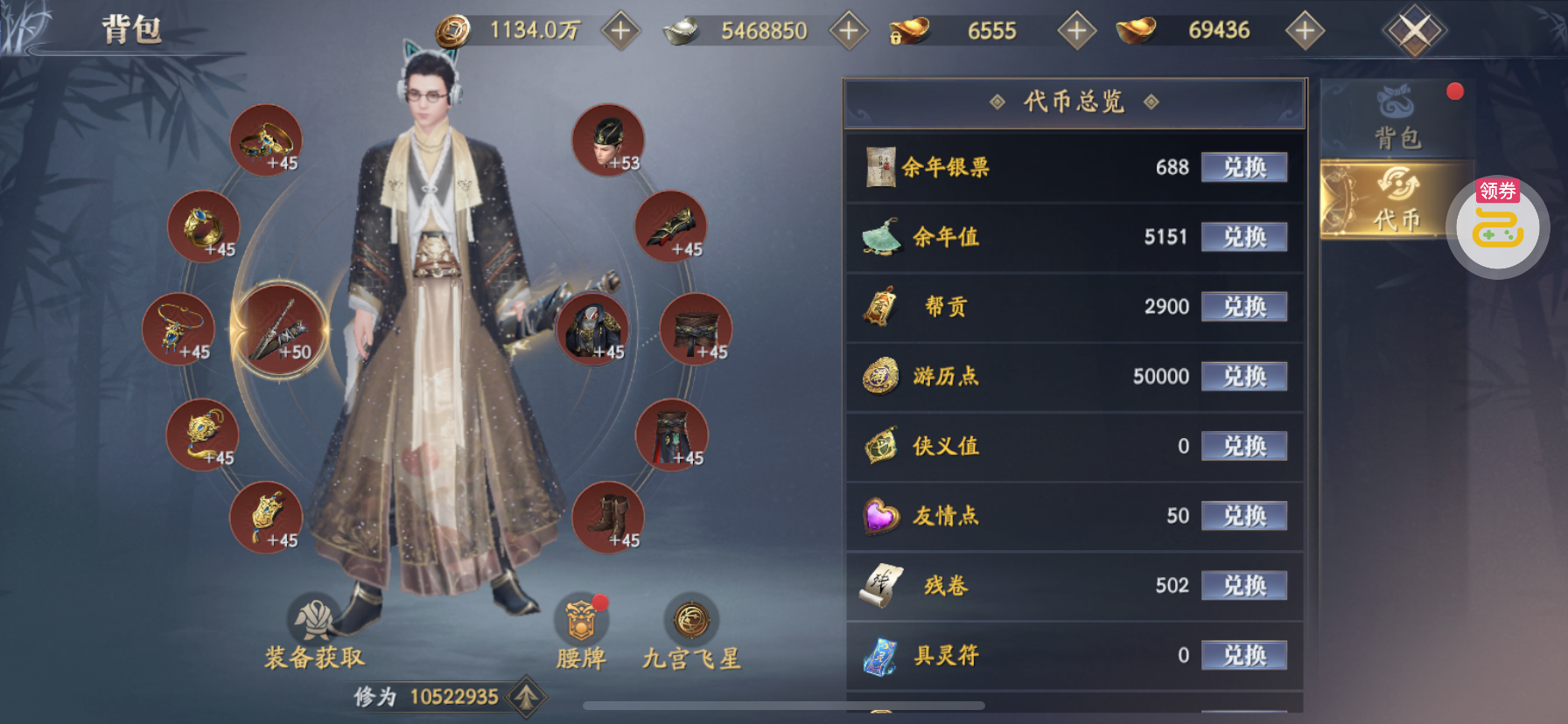Exchange 侠义值 currency
Screen dimensions: 1568x724
tap(1243, 447)
